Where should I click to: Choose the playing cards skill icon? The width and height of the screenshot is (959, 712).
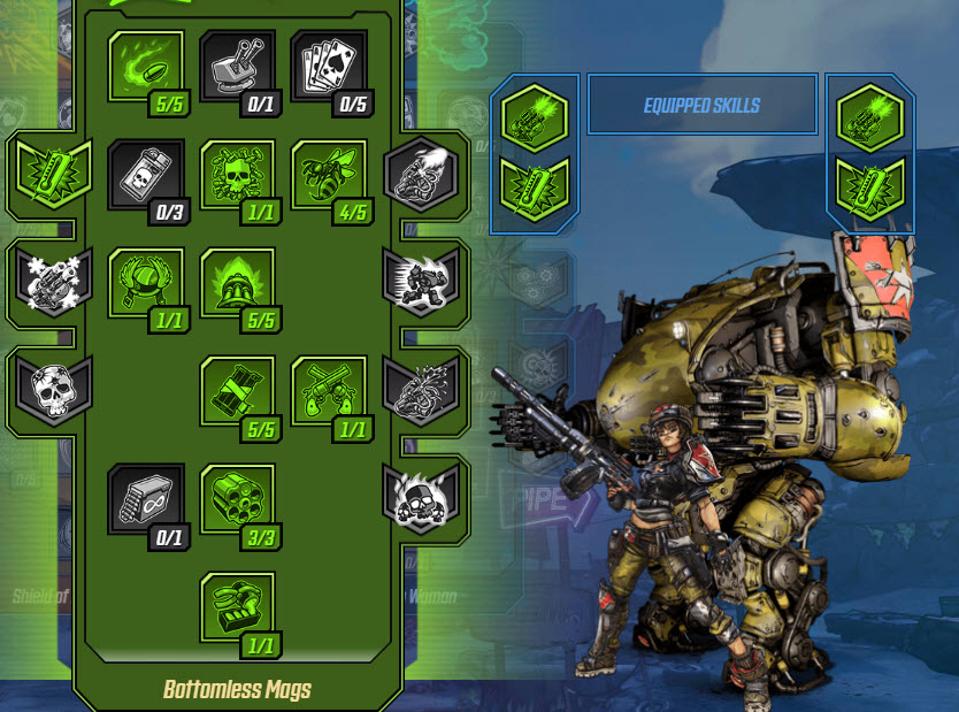click(329, 65)
